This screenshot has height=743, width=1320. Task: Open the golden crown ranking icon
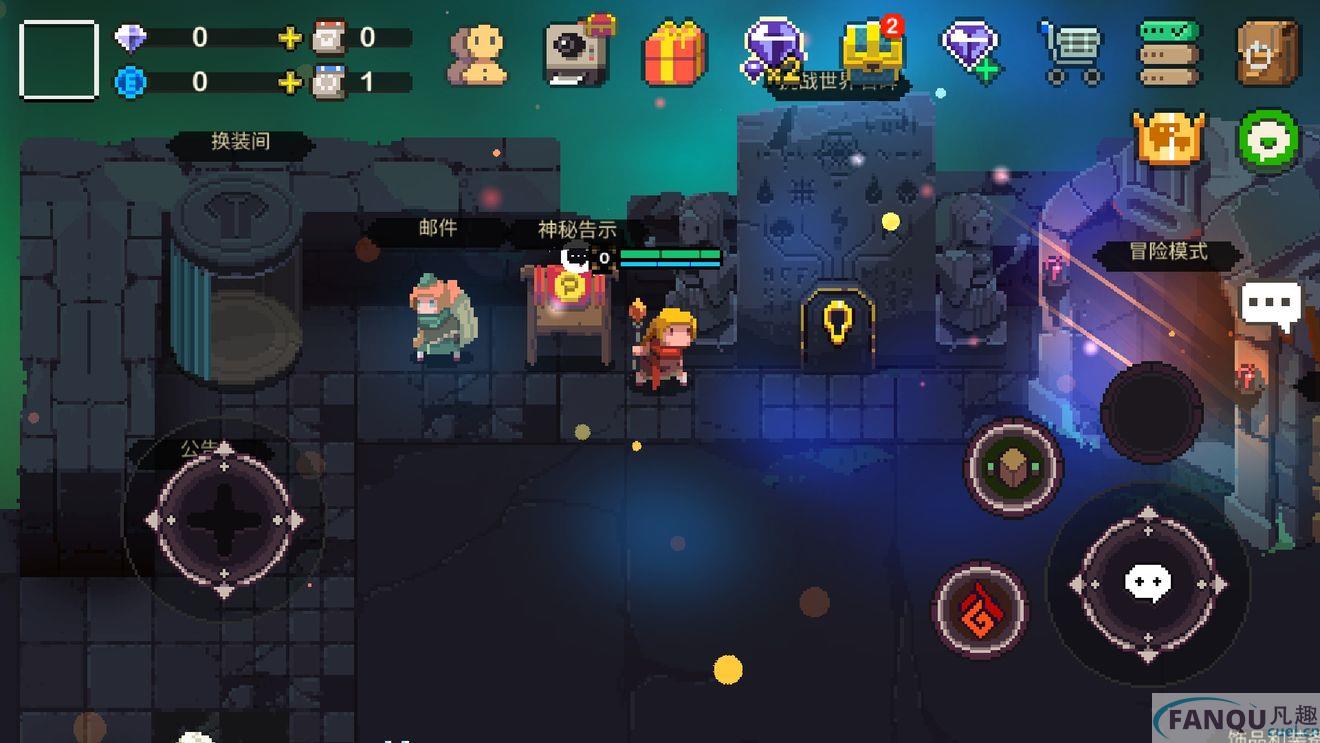1170,138
